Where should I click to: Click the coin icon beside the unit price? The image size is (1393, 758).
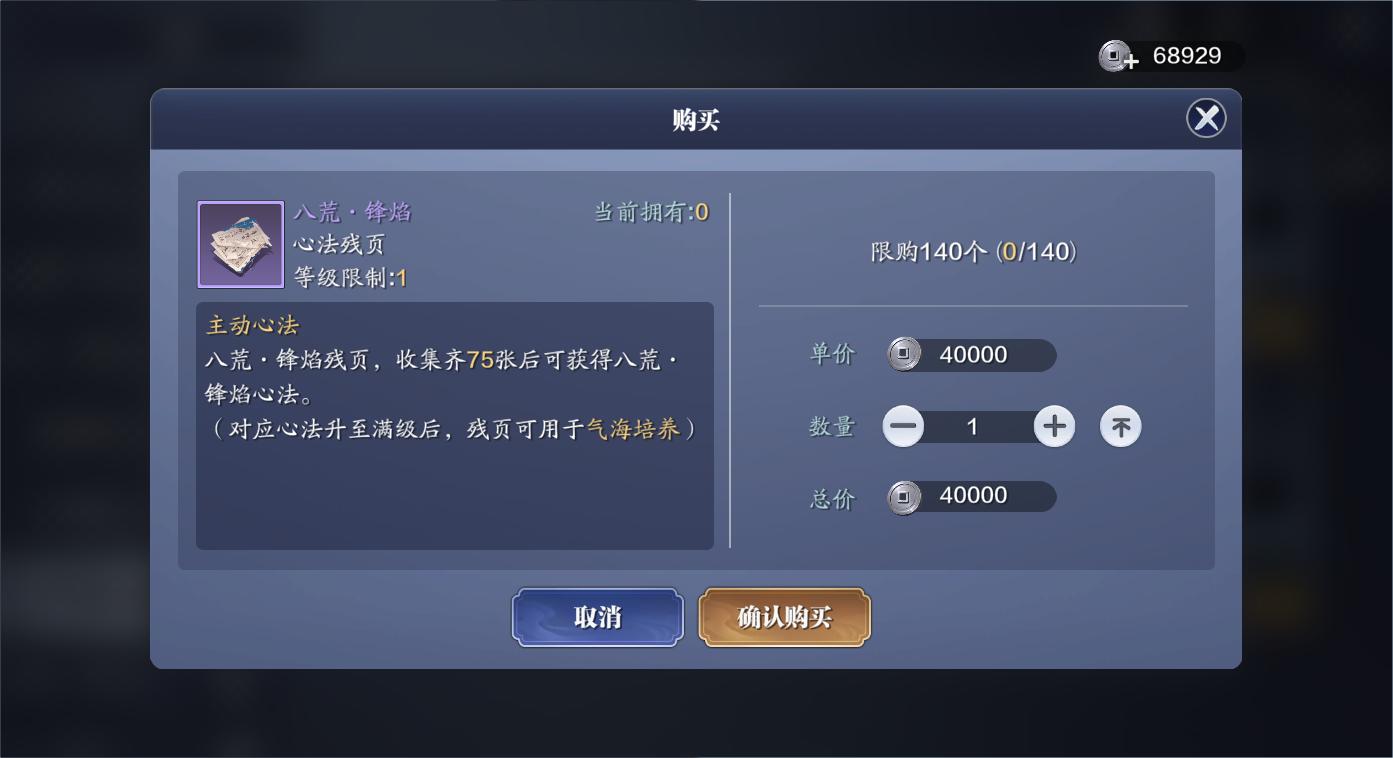click(905, 354)
